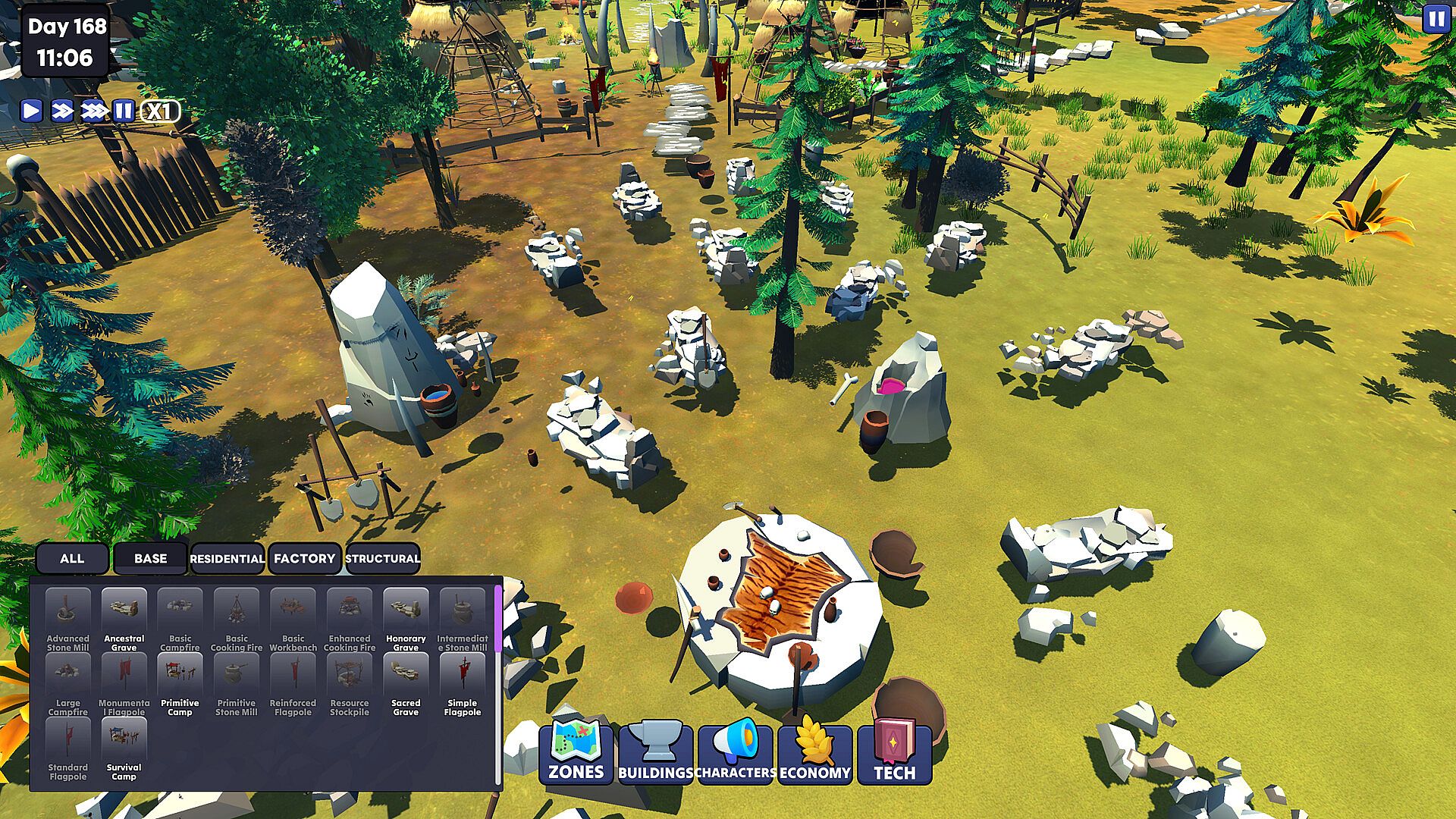This screenshot has height=819, width=1456.
Task: Choose the FACTORY category tab
Action: [x=305, y=559]
